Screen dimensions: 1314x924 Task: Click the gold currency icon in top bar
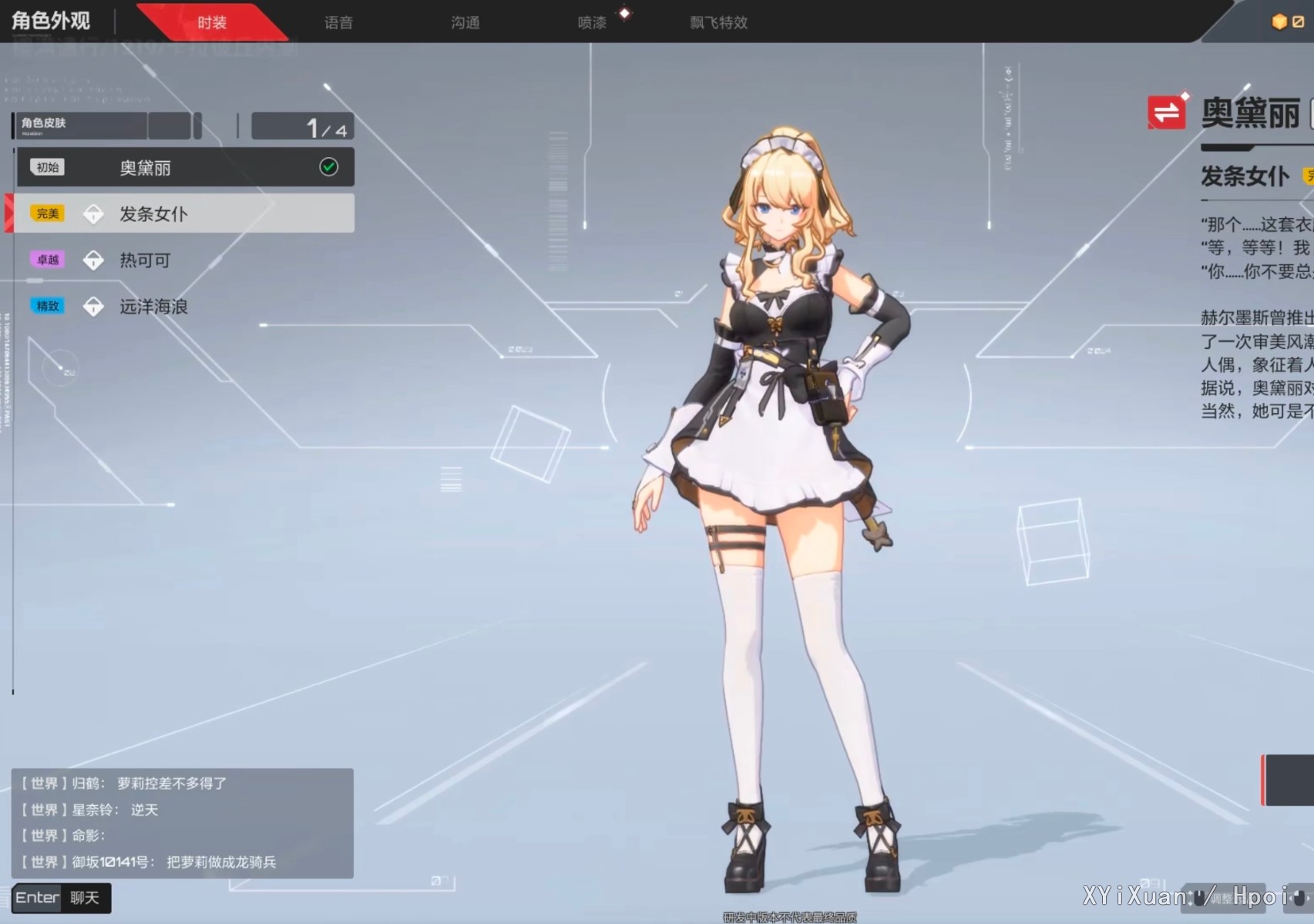pyautogui.click(x=1279, y=22)
